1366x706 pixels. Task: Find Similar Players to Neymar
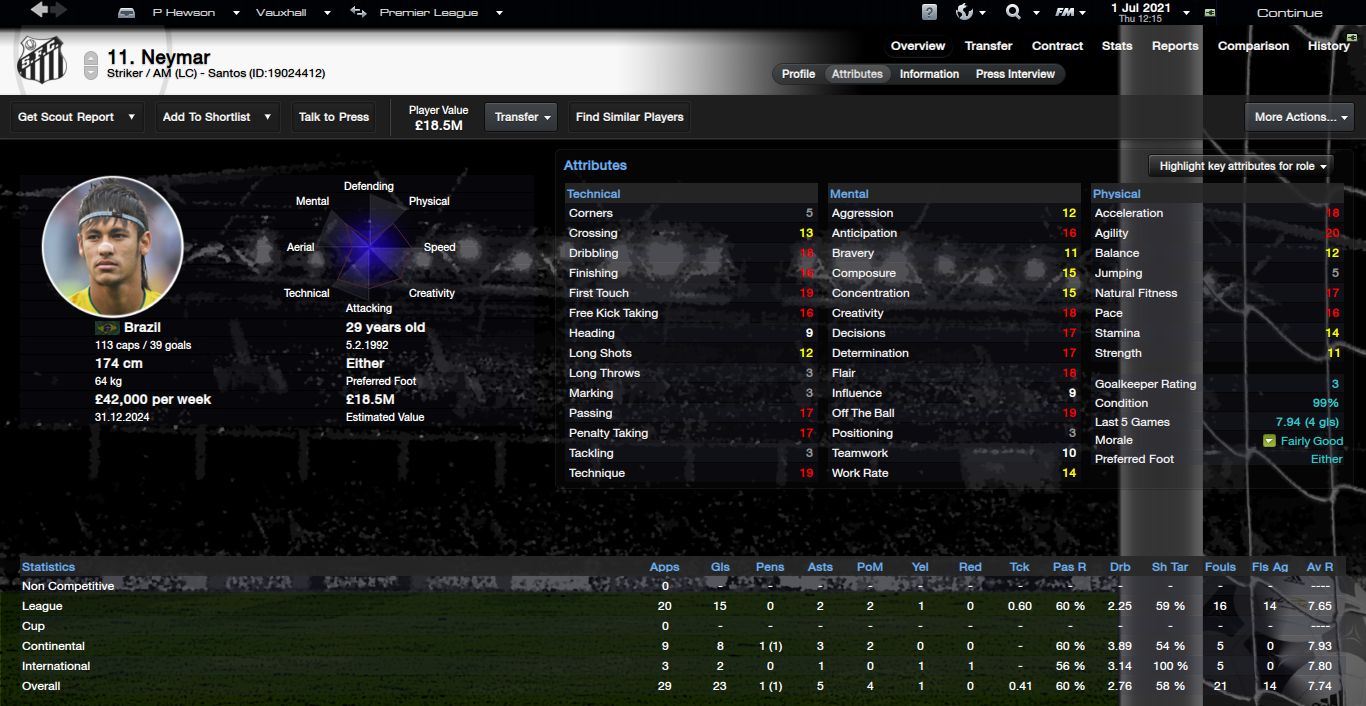[x=629, y=117]
